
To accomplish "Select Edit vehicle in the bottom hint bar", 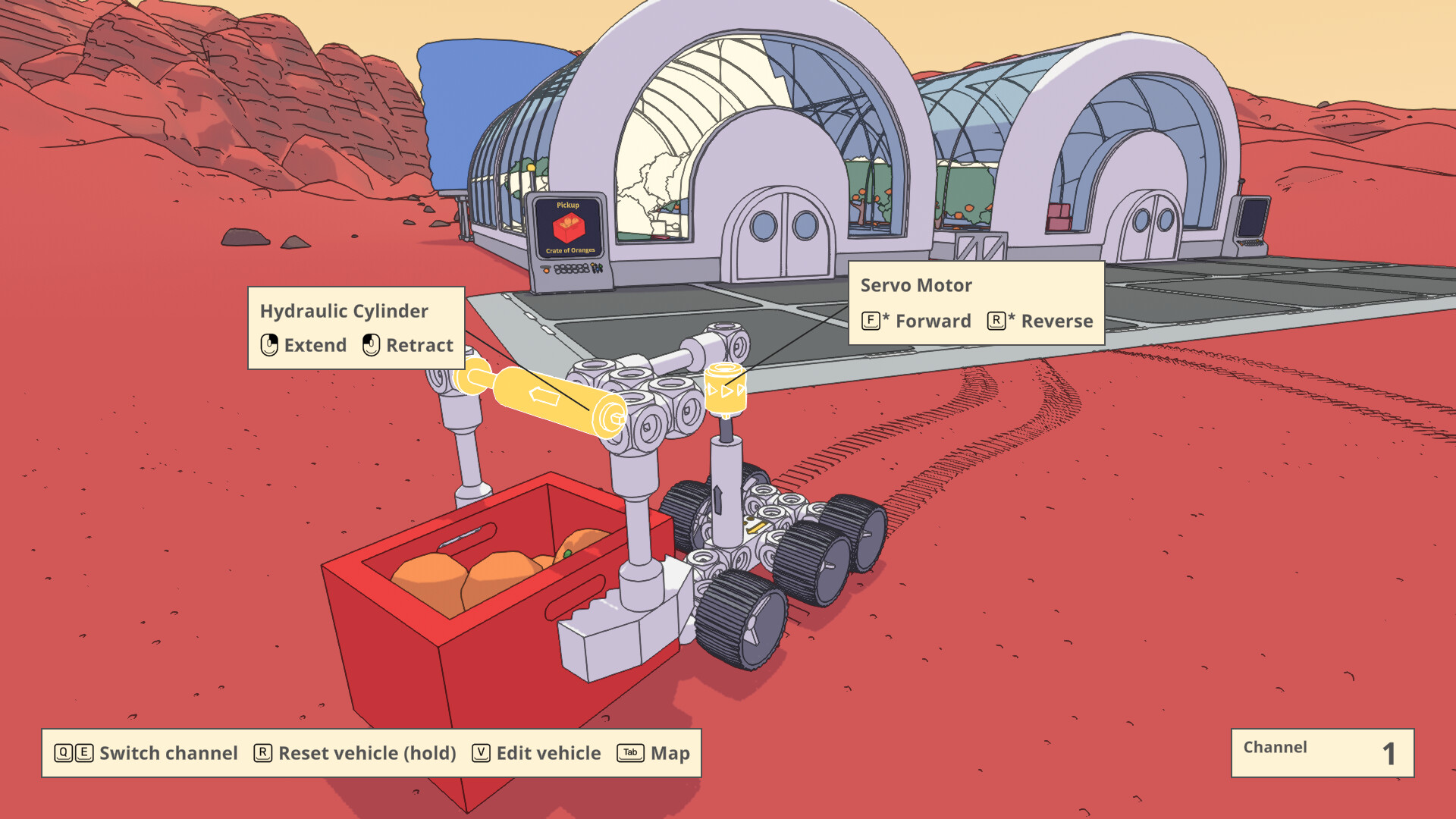I will pos(548,753).
